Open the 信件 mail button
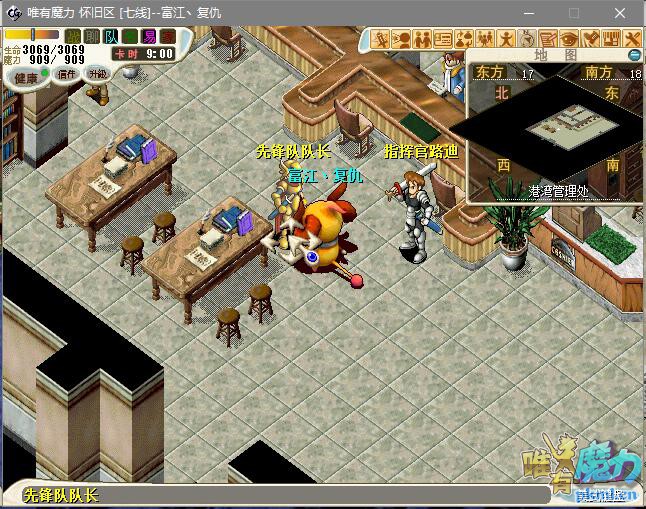The image size is (646, 509). 67,74
